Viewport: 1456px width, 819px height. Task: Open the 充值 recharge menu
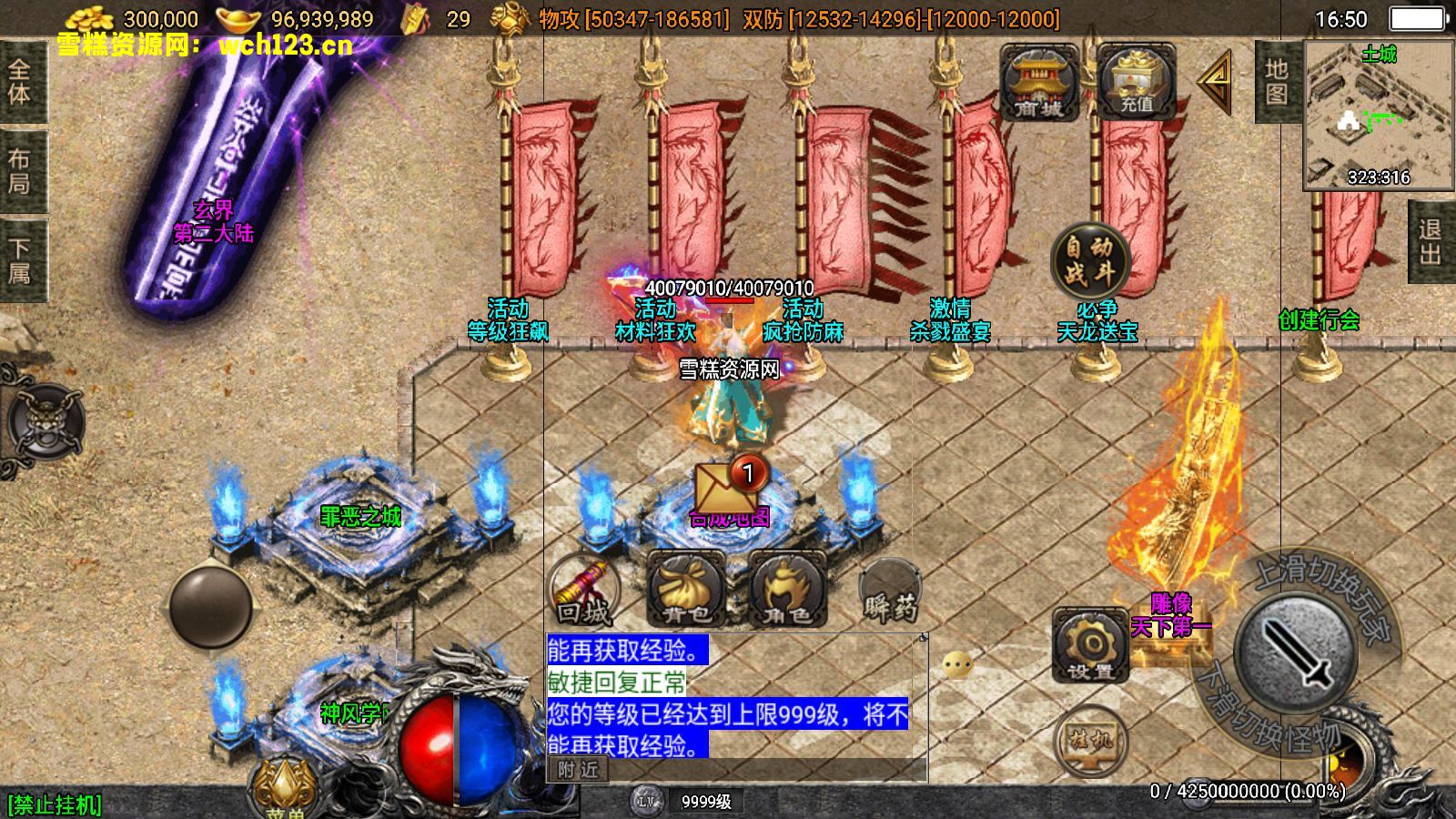point(1136,84)
